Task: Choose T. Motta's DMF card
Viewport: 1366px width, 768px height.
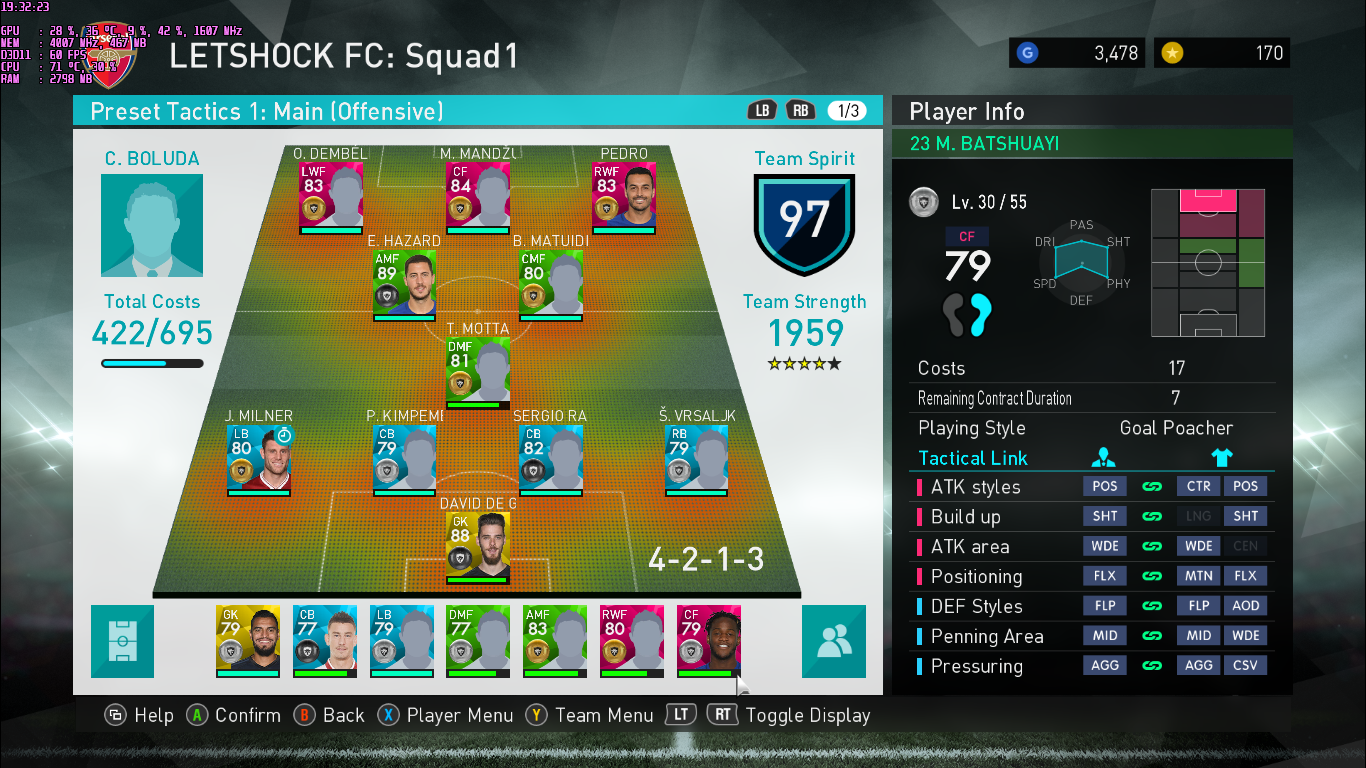Action: (477, 372)
